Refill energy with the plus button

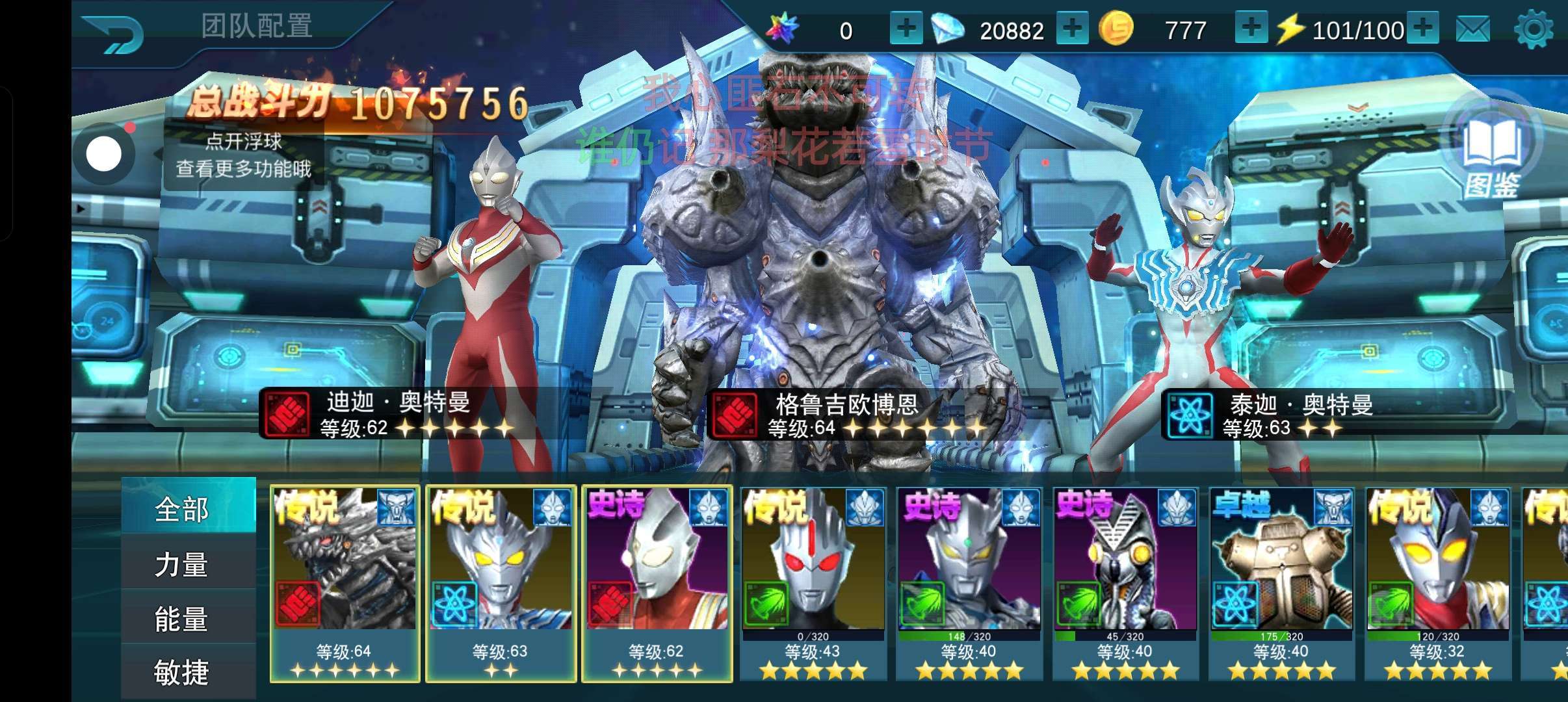coord(1422,29)
